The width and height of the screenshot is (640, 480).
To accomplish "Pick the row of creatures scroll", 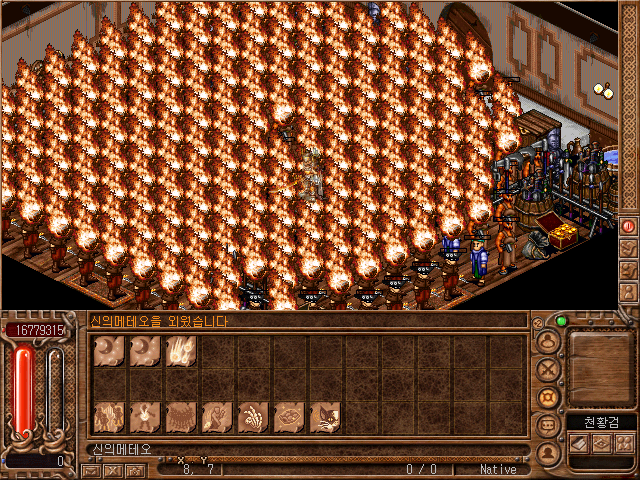I will point(180,417).
